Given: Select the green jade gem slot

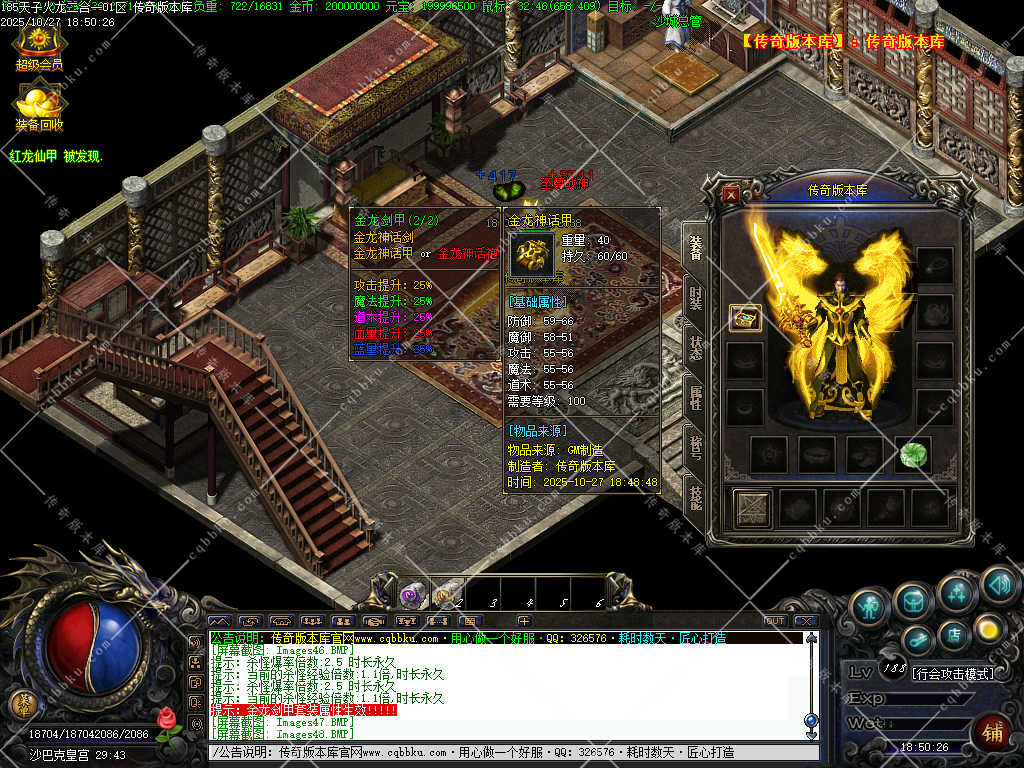Looking at the screenshot, I should point(912,454).
